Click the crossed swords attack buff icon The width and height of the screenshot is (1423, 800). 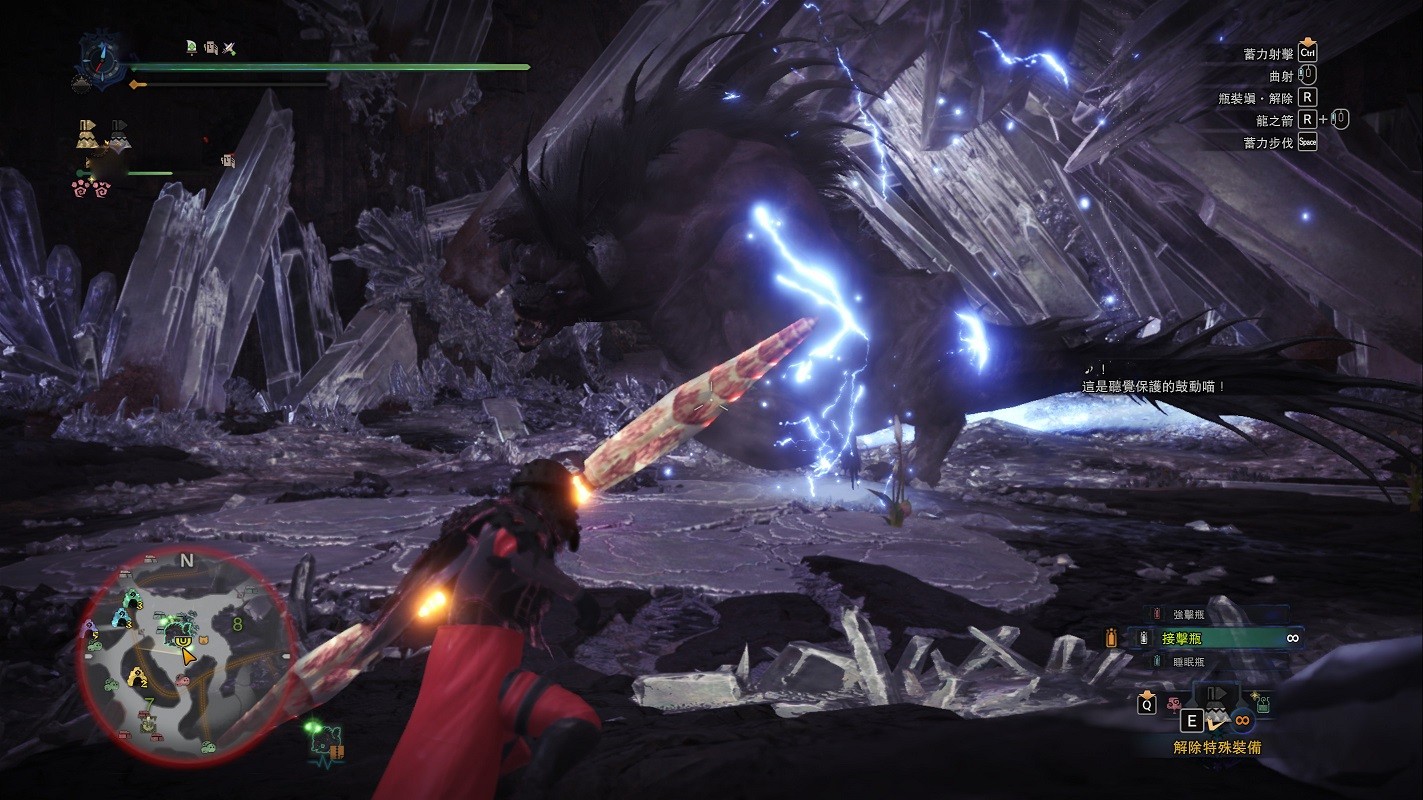point(229,46)
